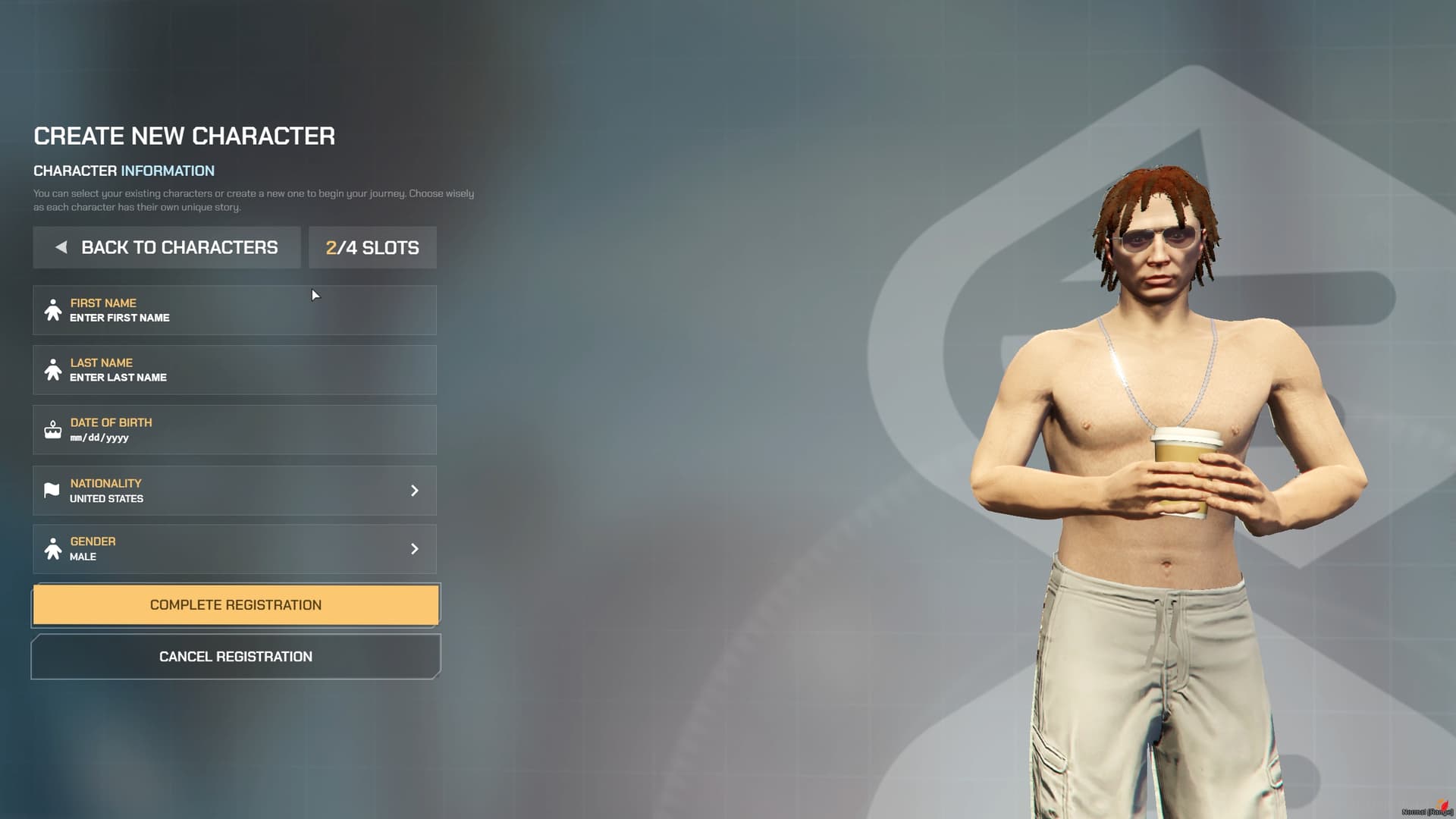Go back to characters list
The height and width of the screenshot is (819, 1456).
click(167, 247)
